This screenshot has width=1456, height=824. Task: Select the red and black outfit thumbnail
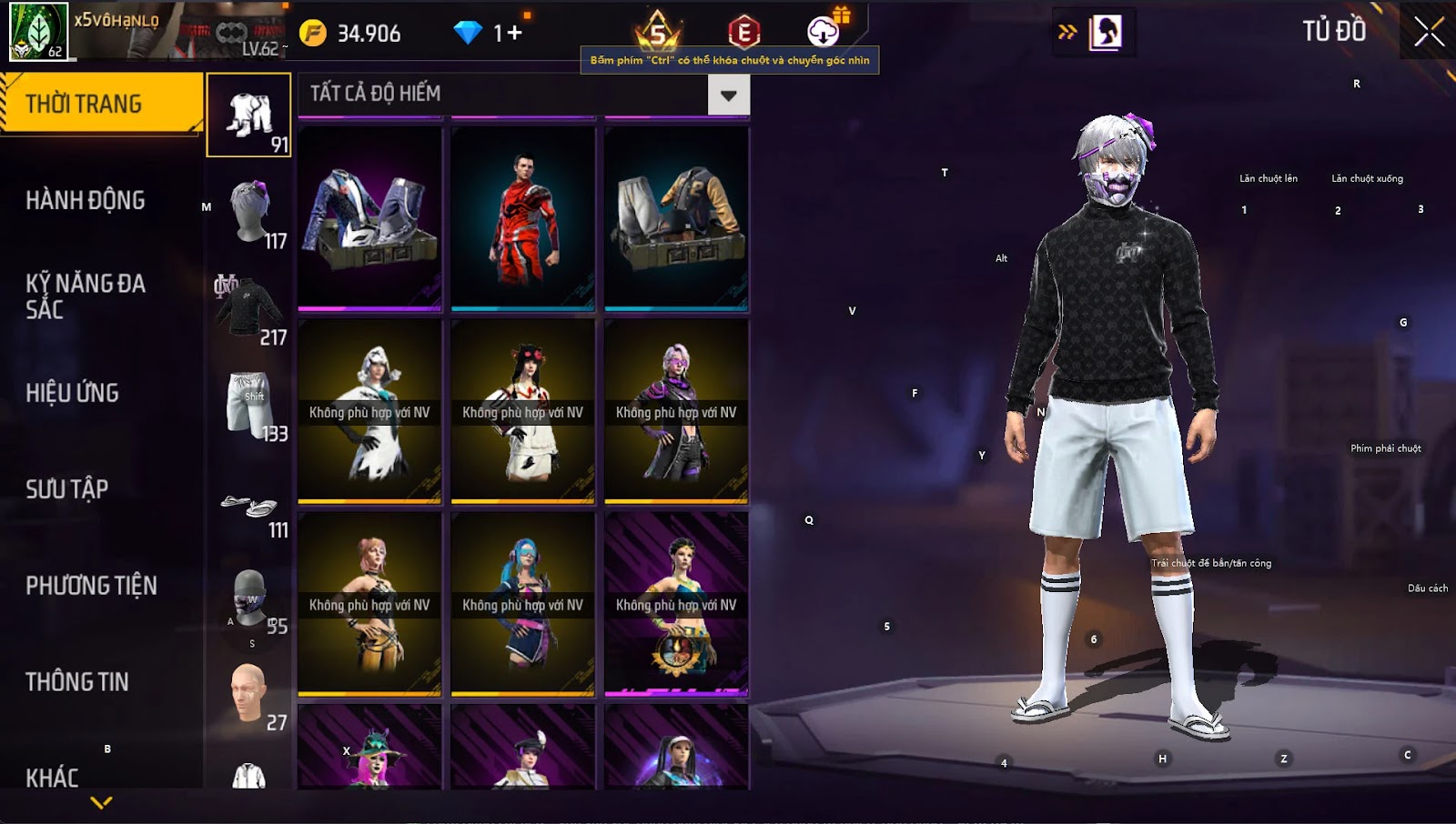tap(523, 218)
